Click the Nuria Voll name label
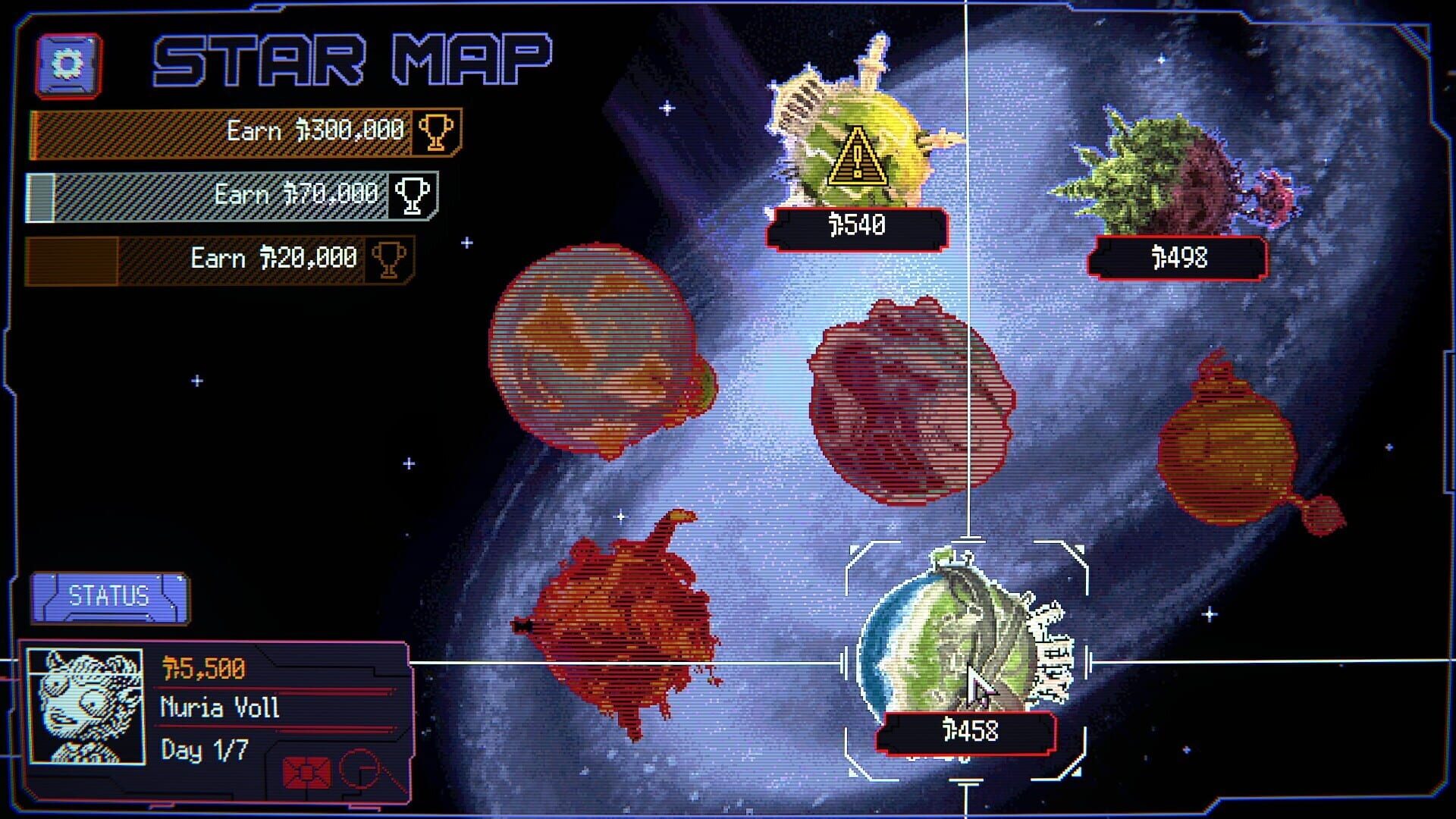This screenshot has width=1456, height=819. point(220,709)
